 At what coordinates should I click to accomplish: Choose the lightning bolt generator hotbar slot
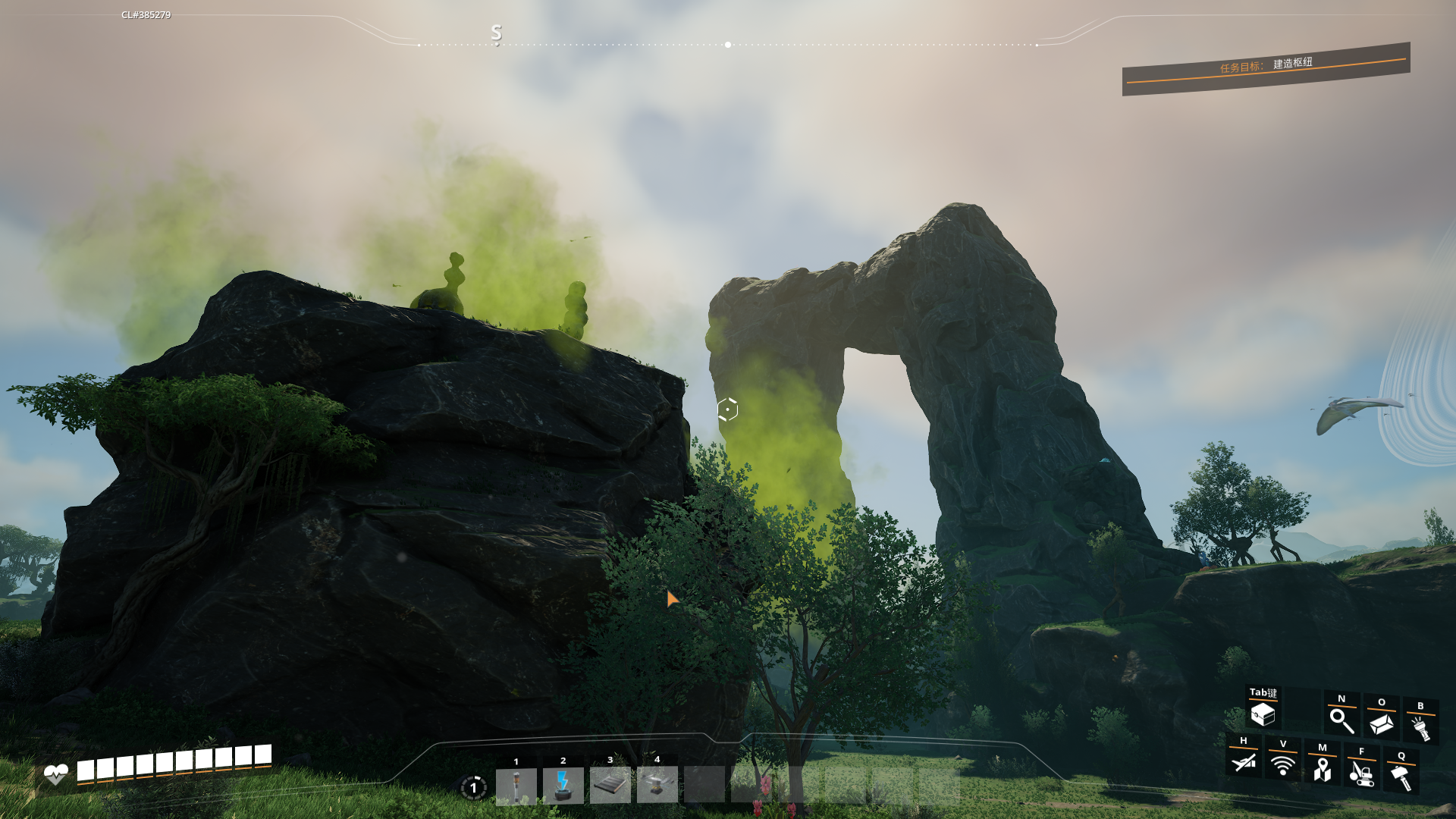563,785
